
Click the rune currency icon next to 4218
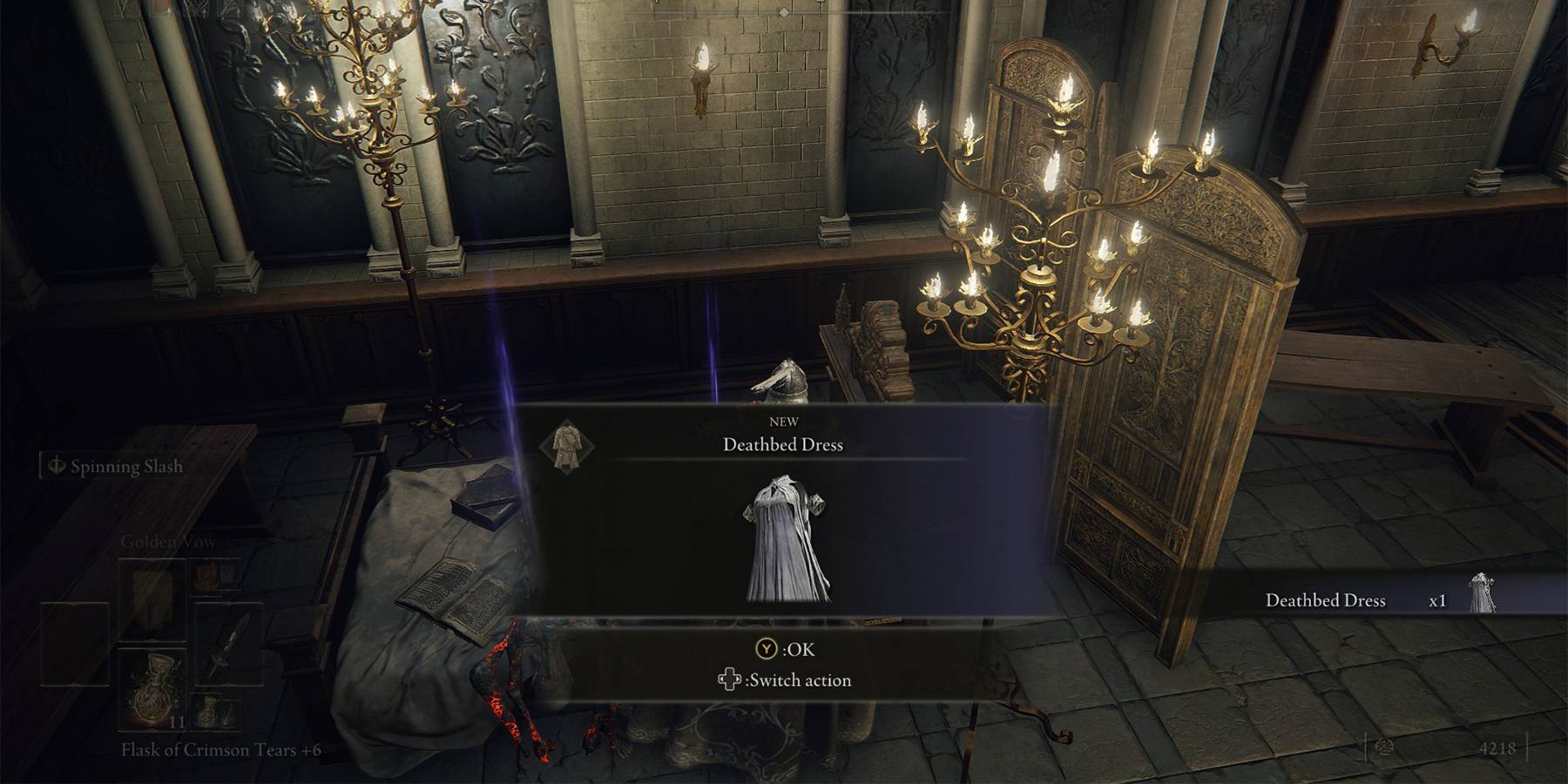(1384, 749)
